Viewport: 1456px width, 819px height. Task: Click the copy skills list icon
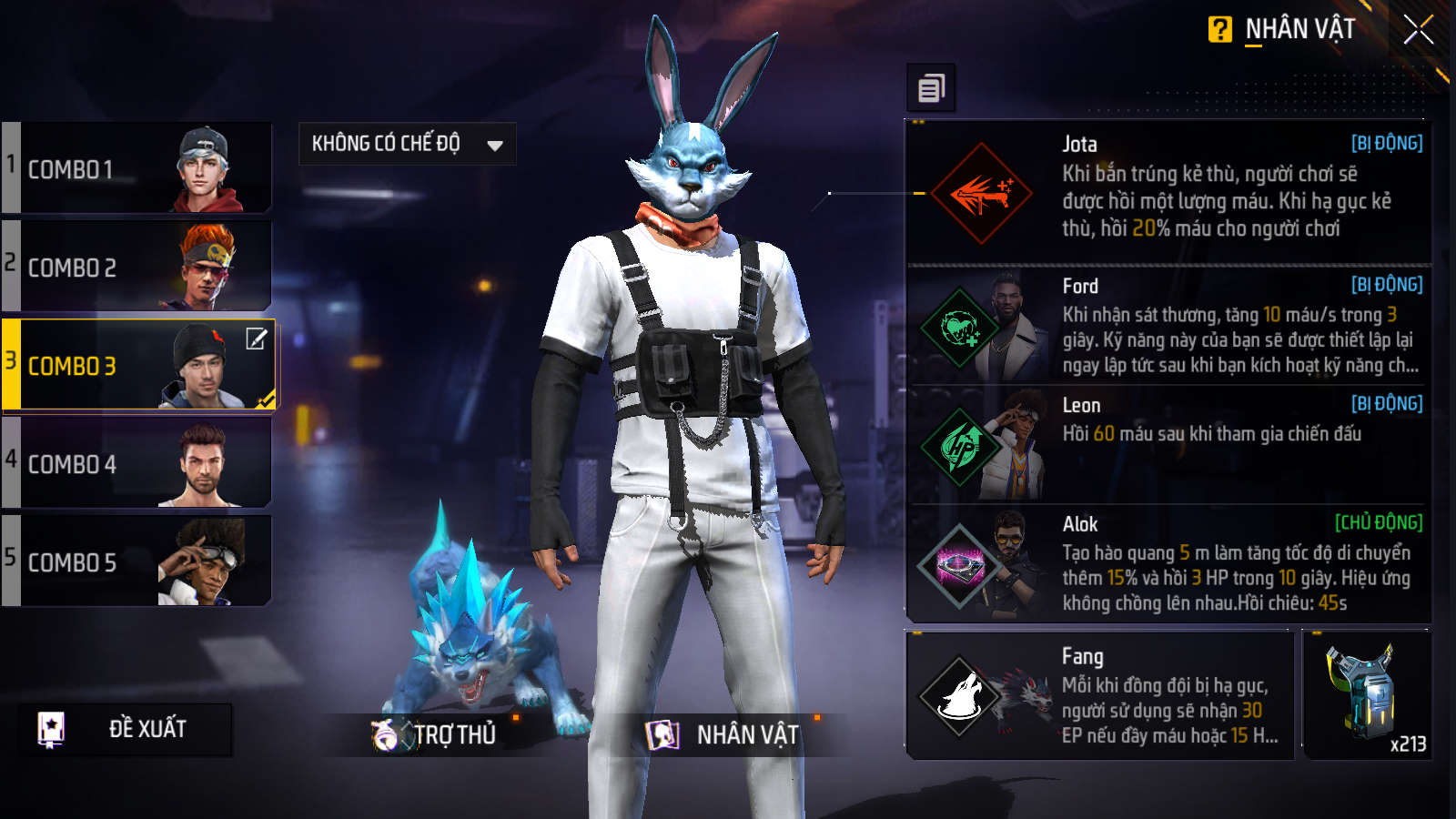tap(931, 88)
